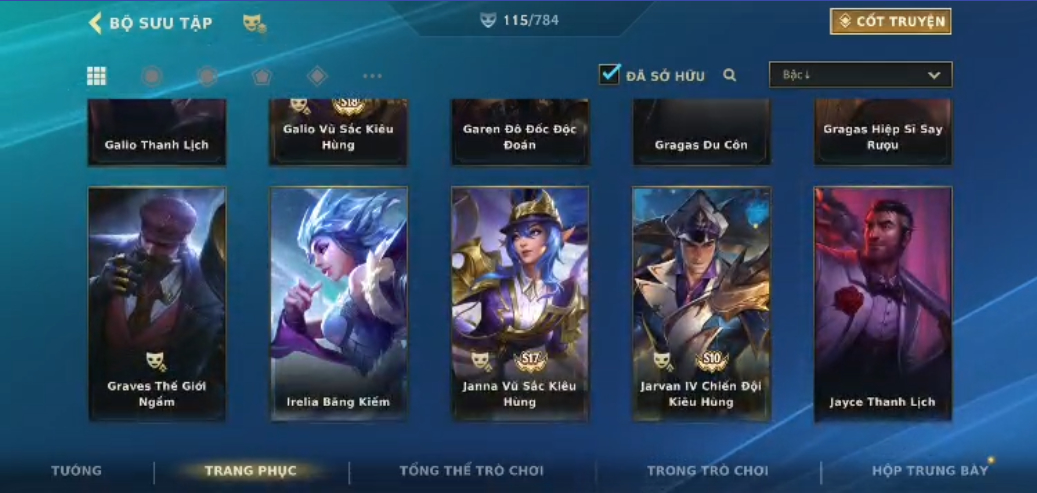Screen dimensions: 1037x493
Task: Select the Graves Thế Giới Ngầm skin
Action: 157,303
